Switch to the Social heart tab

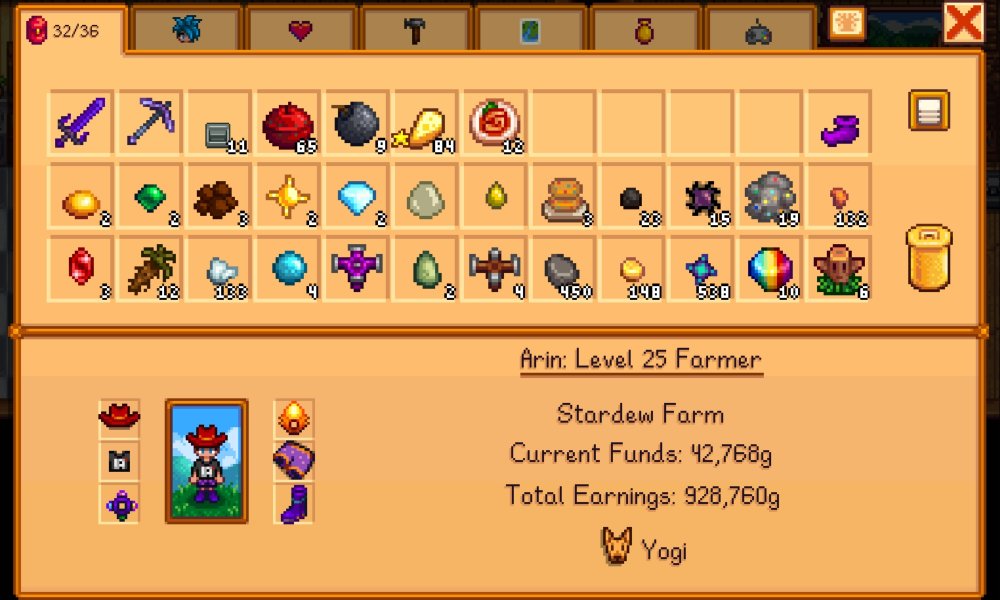click(x=300, y=31)
